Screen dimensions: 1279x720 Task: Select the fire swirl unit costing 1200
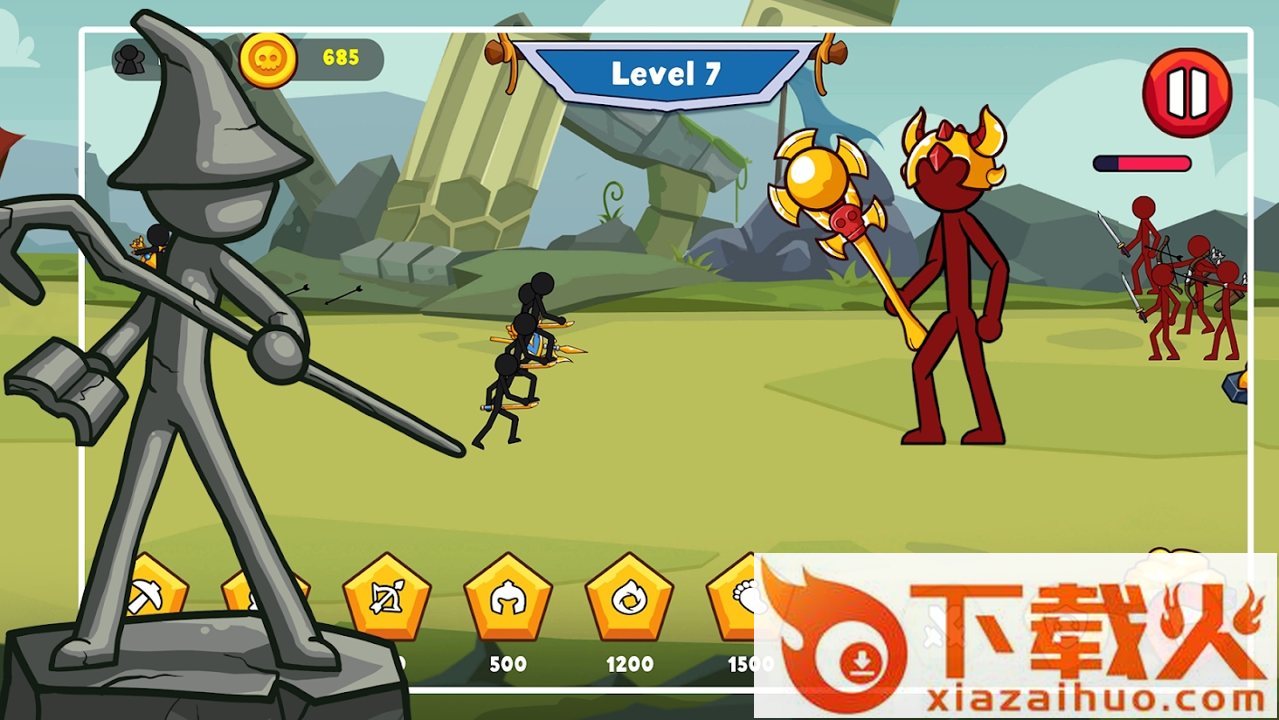point(629,597)
